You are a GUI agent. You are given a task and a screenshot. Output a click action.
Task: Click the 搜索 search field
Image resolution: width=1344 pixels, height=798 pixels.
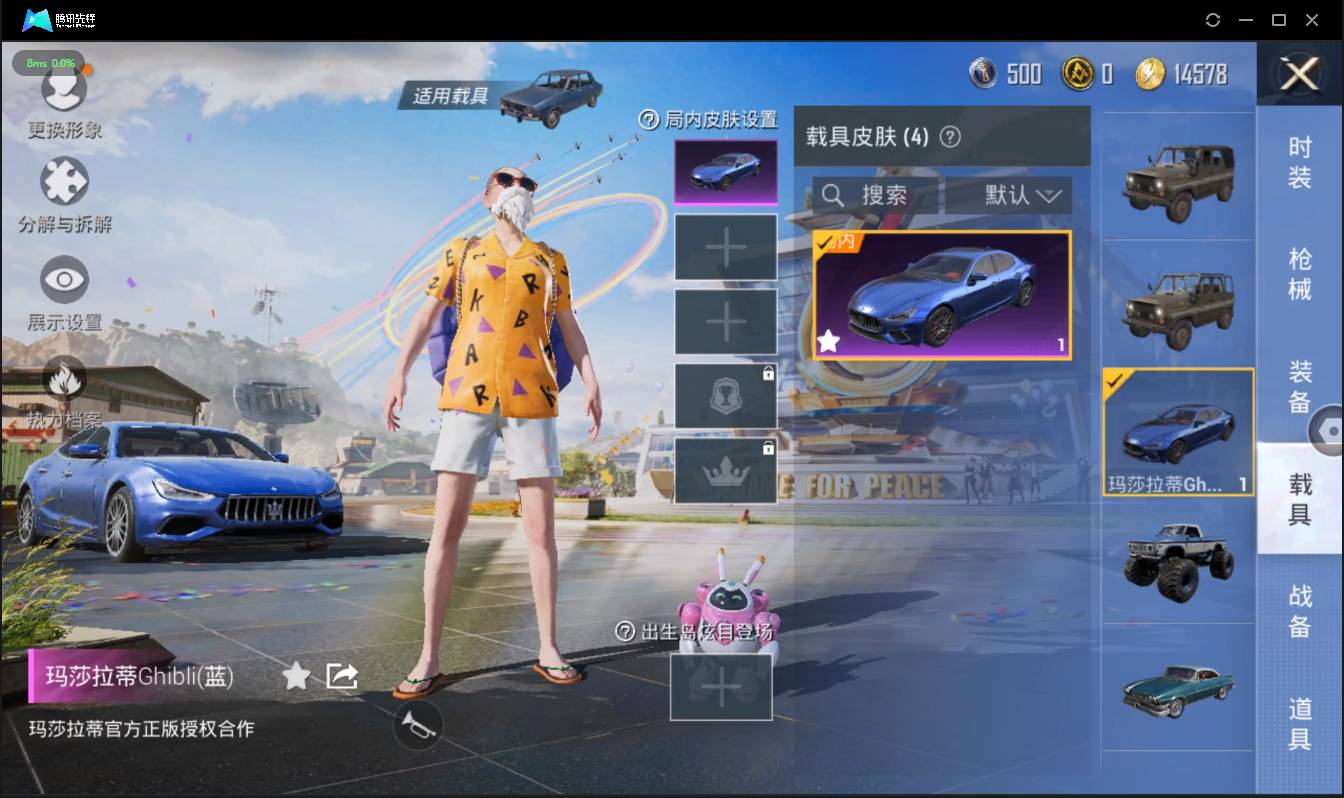click(874, 195)
